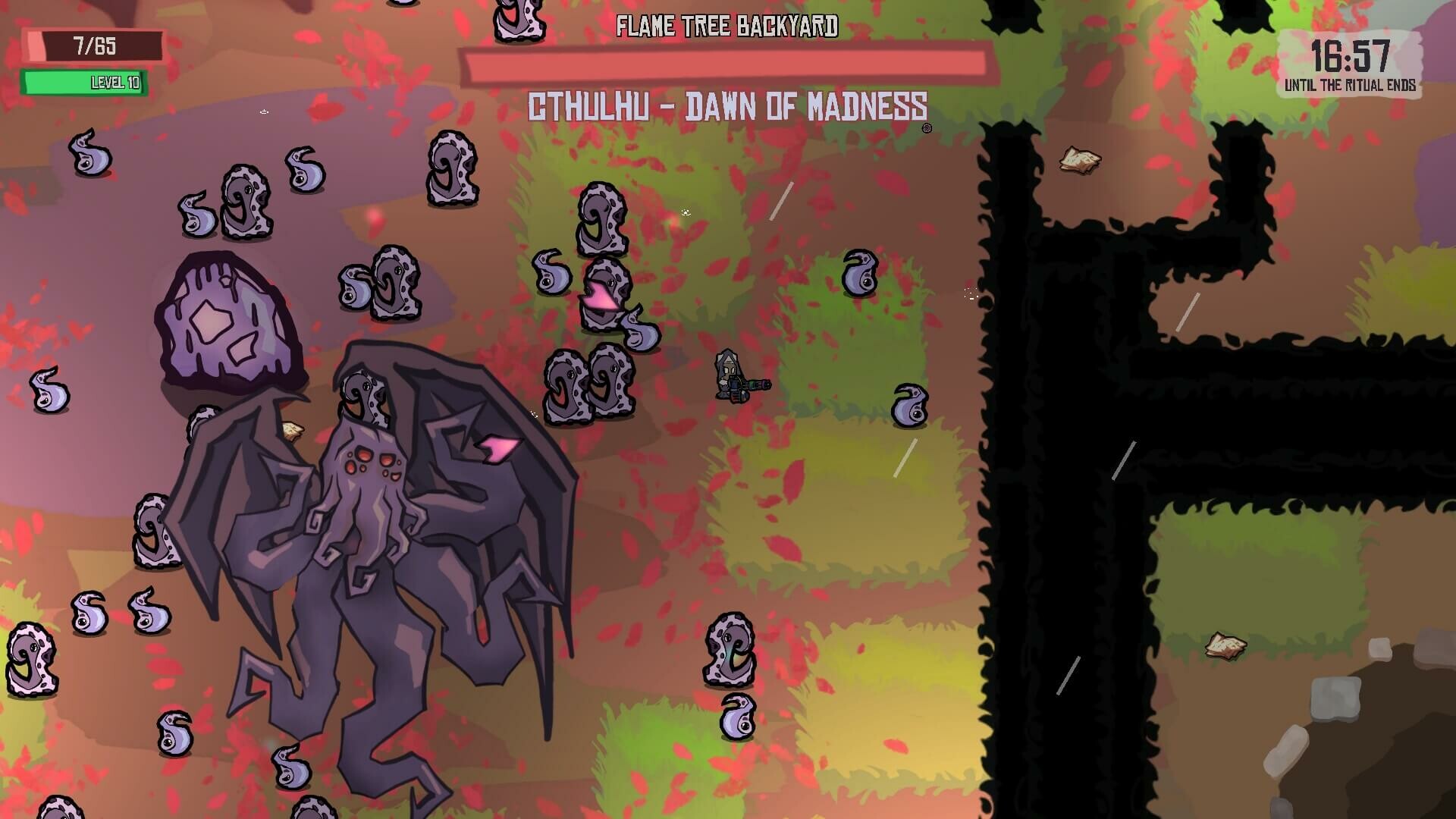Click the 16:57 ritual countdown timer
This screenshot has height=819, width=1456.
(x=1350, y=55)
